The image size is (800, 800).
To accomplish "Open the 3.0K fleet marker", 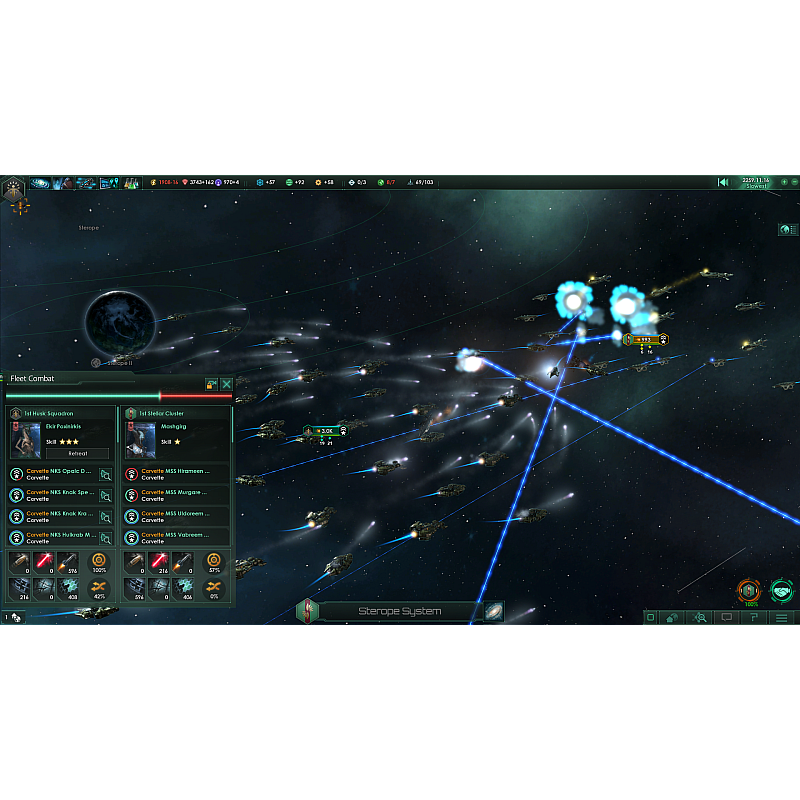I will coord(326,431).
